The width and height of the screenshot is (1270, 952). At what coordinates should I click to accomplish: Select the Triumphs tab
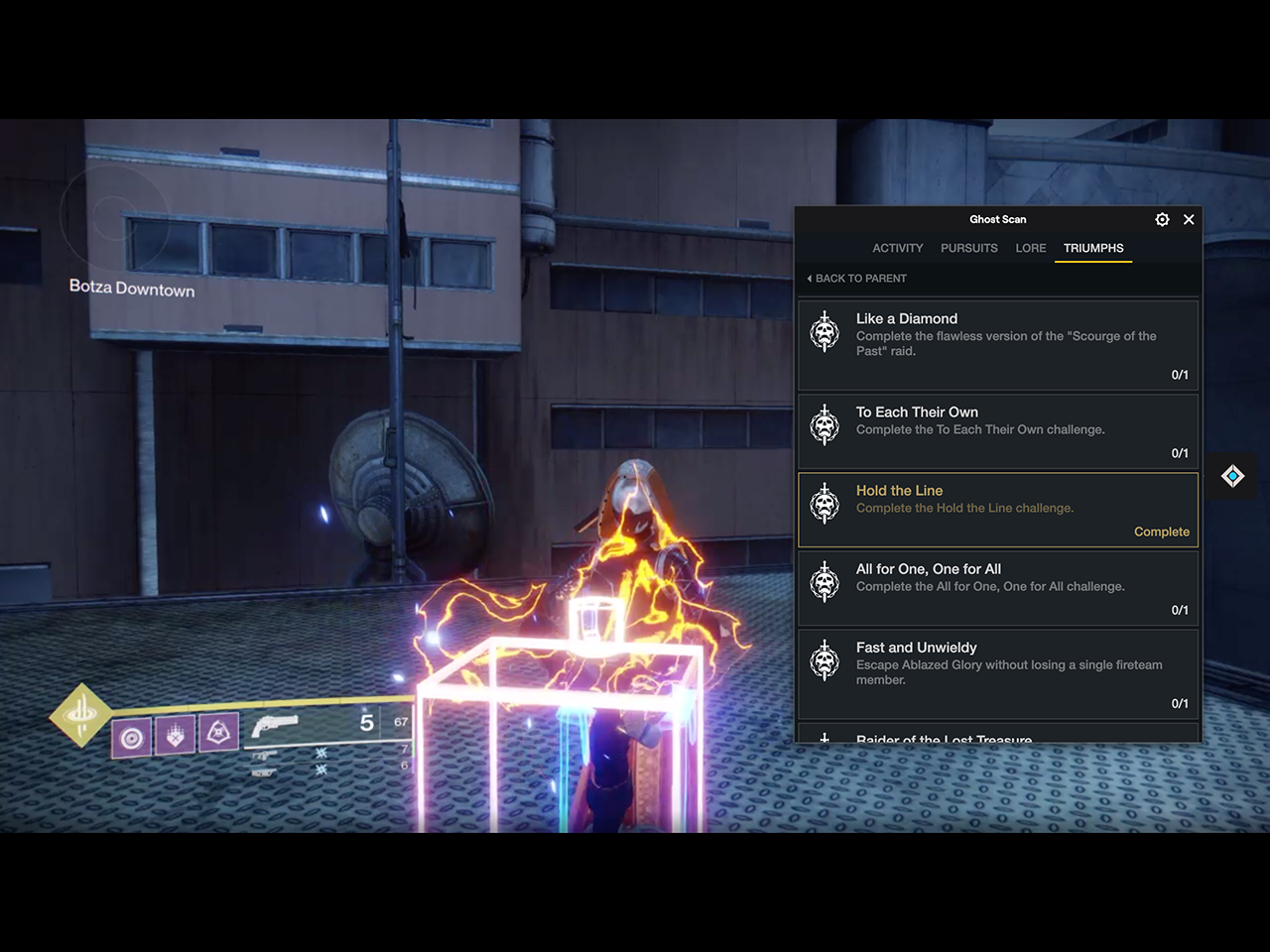tap(1093, 248)
